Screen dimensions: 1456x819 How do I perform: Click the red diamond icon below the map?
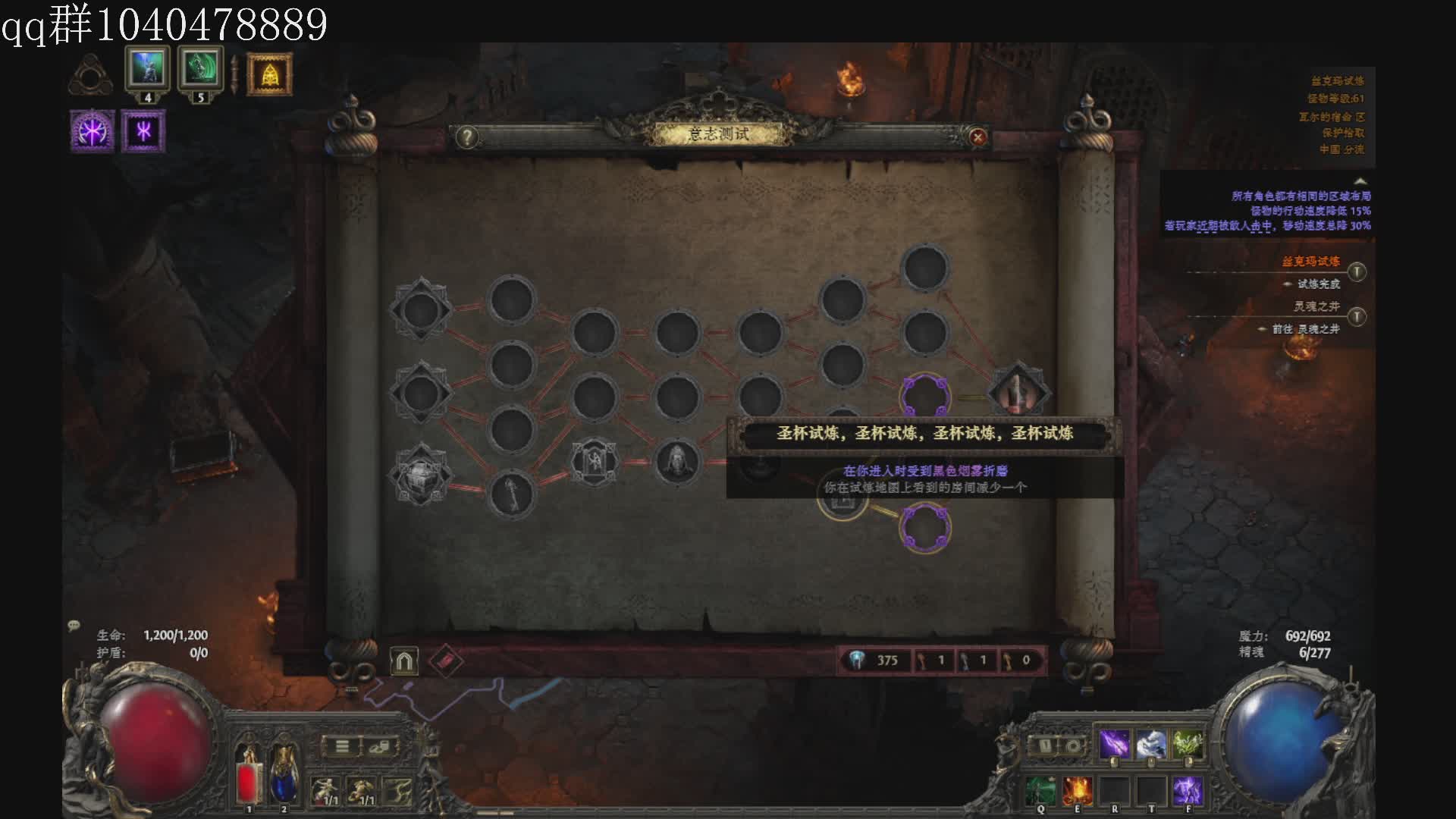[x=445, y=661]
